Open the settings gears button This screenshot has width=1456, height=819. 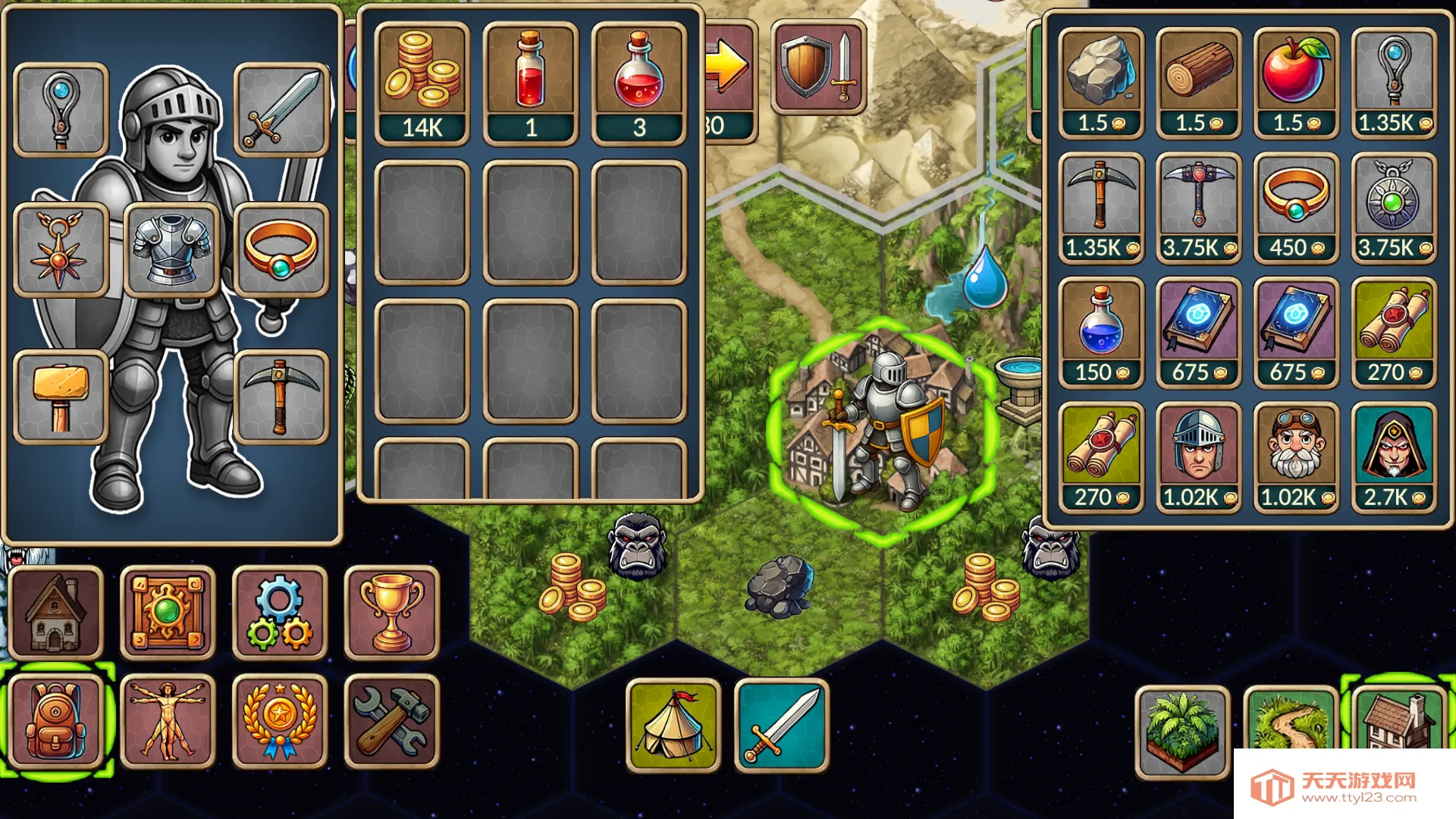tap(279, 613)
